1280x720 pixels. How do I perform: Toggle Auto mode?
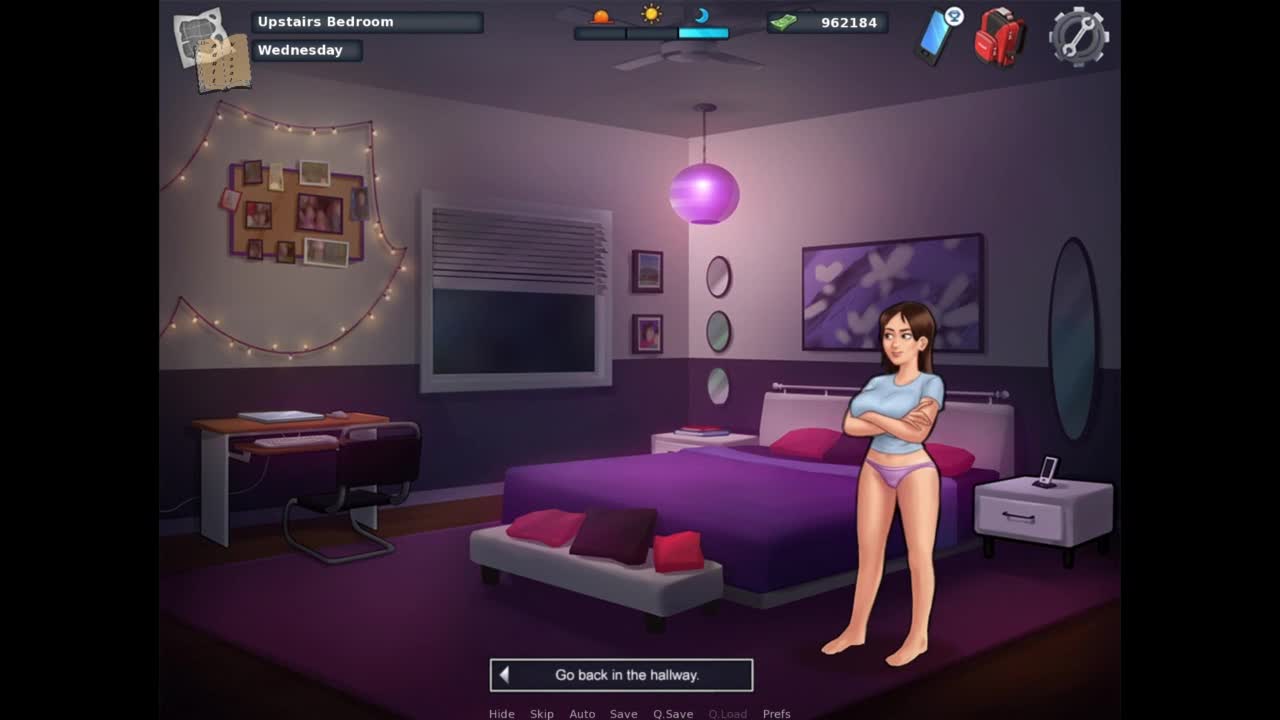tap(582, 714)
